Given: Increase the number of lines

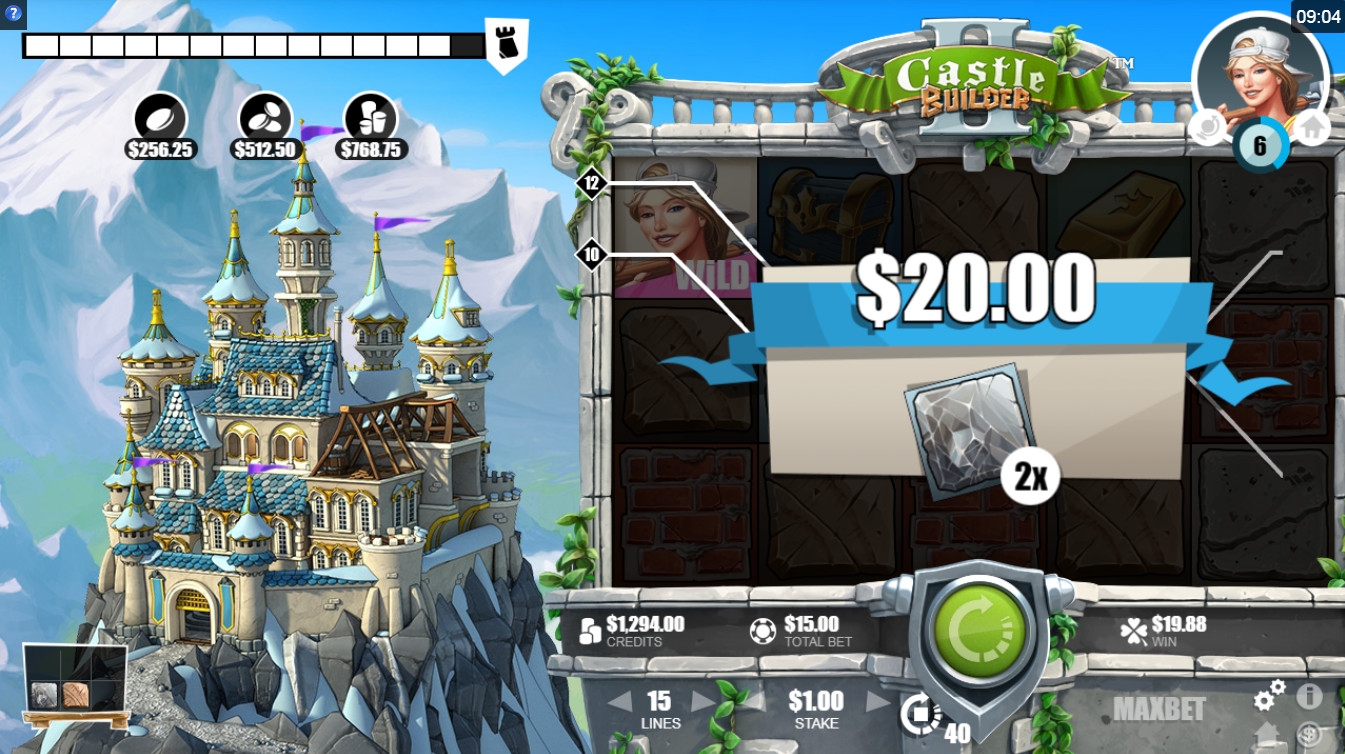Looking at the screenshot, I should tap(703, 701).
